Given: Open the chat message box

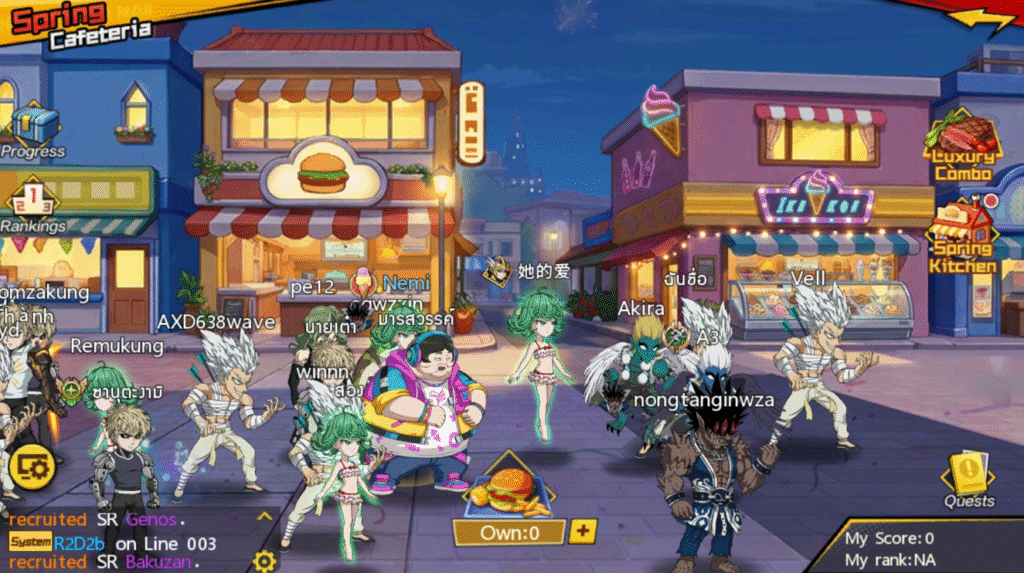Looking at the screenshot, I should 130,541.
